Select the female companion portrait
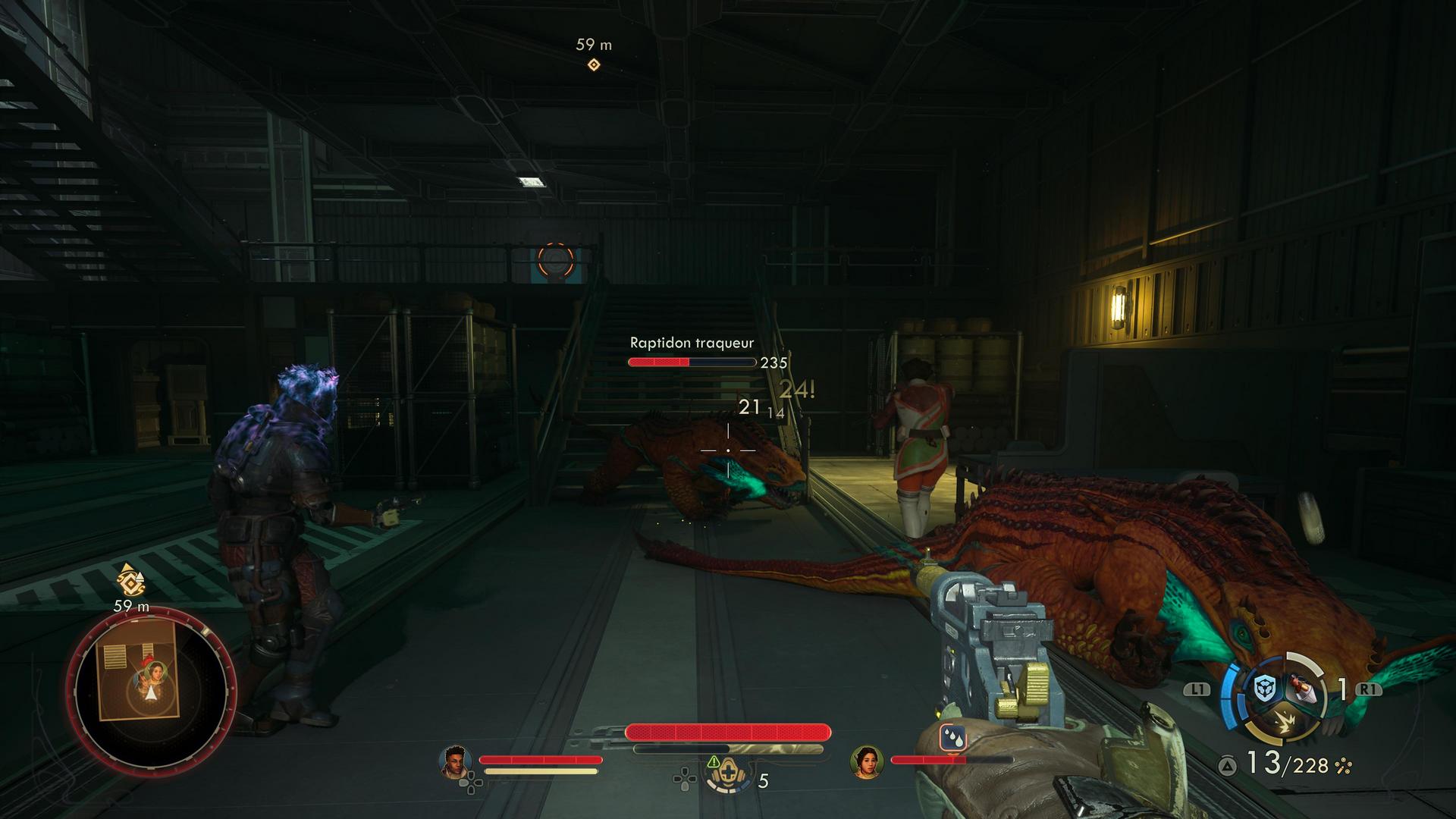This screenshot has height=819, width=1456. coord(866,761)
